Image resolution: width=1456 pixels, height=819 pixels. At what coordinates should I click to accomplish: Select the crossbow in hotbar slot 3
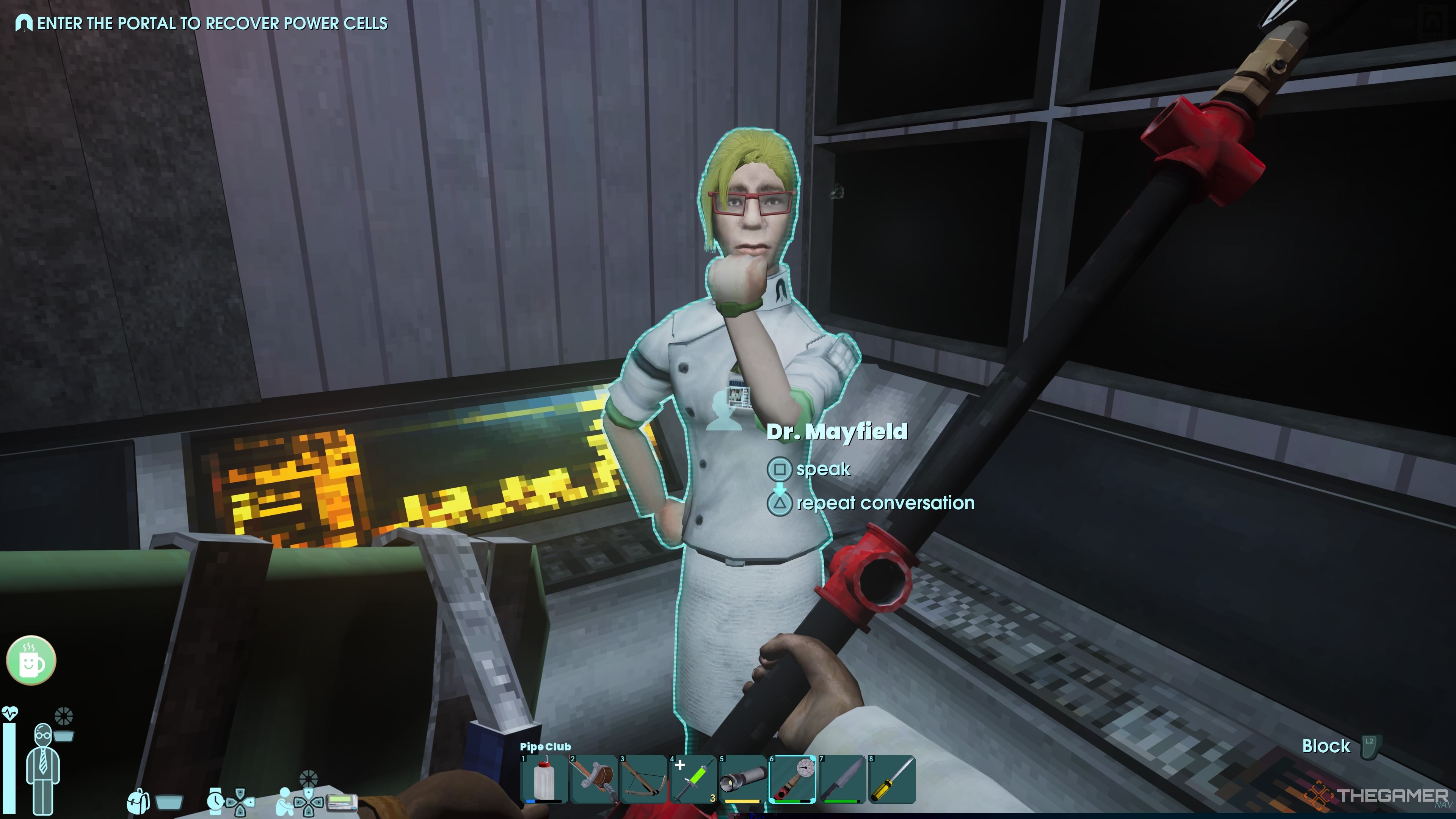[x=643, y=780]
